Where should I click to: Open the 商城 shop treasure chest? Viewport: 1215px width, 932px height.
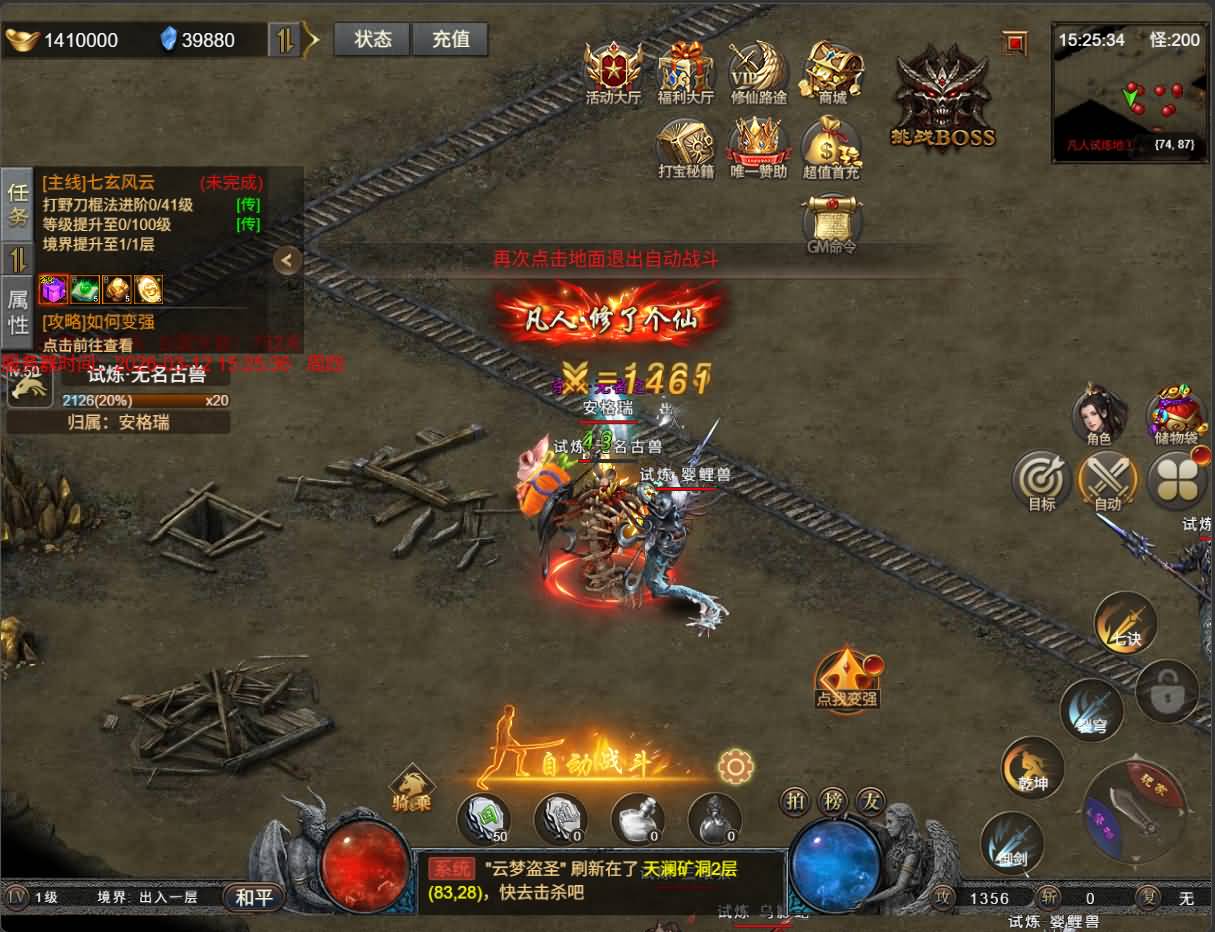pyautogui.click(x=832, y=72)
